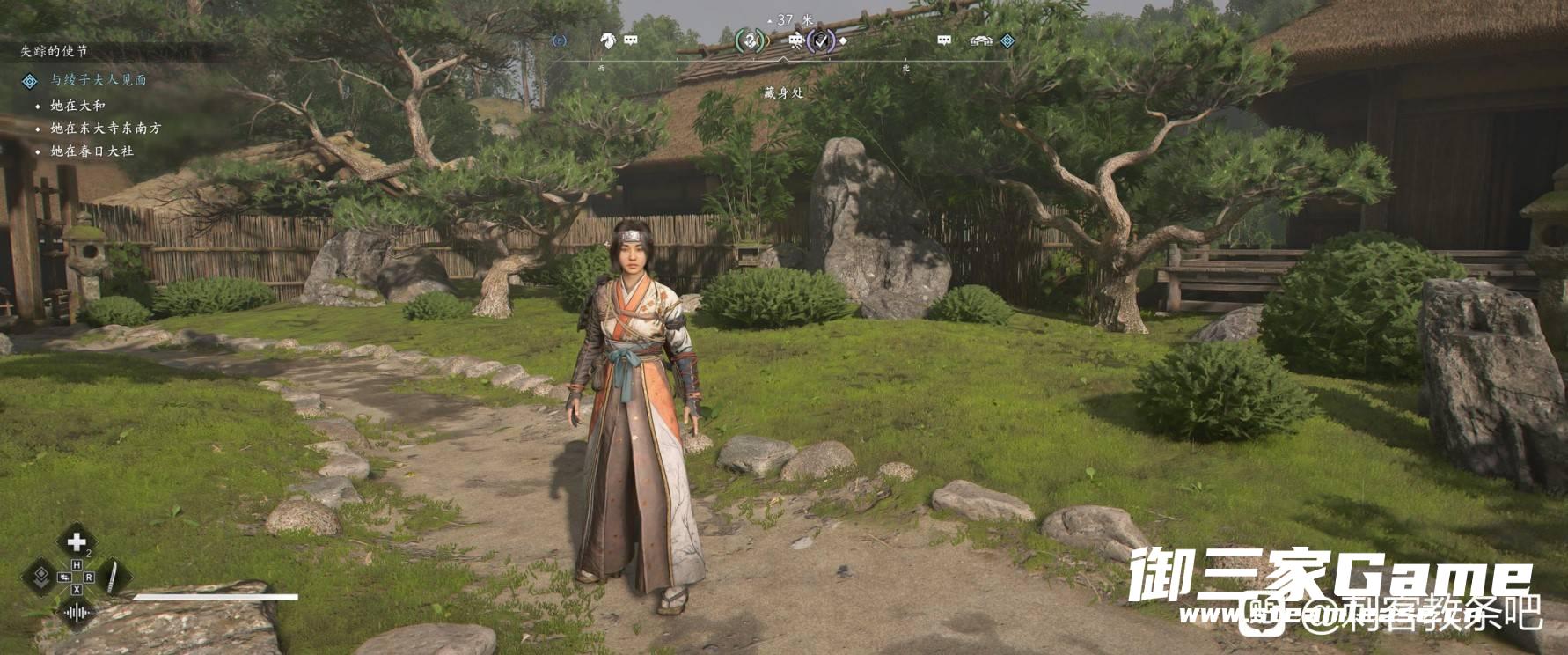This screenshot has height=655, width=1568.
Task: Select the checkmark marker on the compass
Action: (x=821, y=40)
